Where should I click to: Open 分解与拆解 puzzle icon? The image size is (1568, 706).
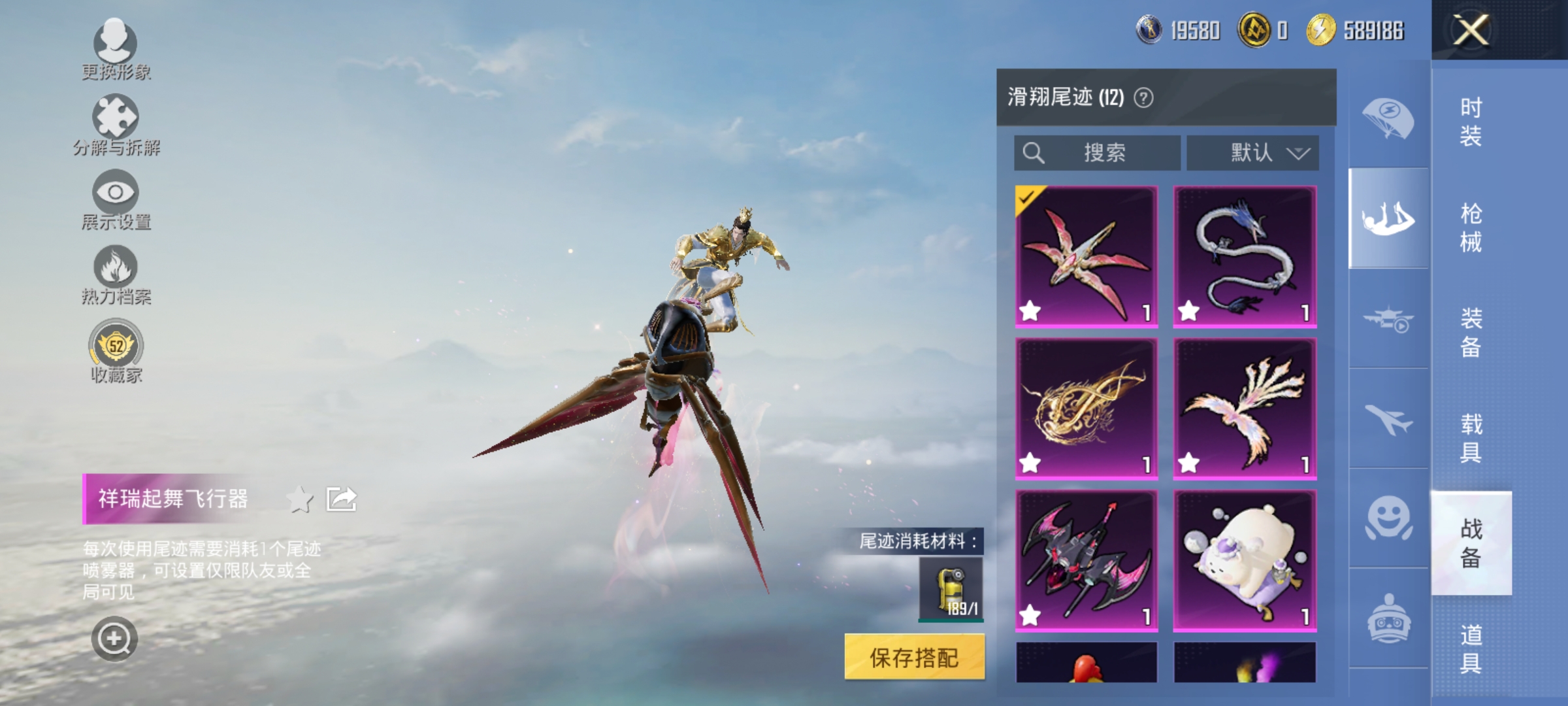(116, 118)
